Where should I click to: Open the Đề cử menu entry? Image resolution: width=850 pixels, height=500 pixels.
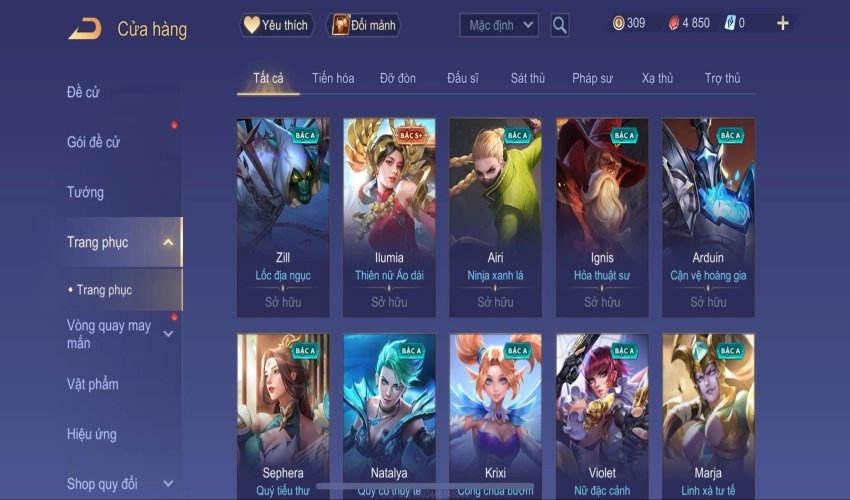point(83,93)
